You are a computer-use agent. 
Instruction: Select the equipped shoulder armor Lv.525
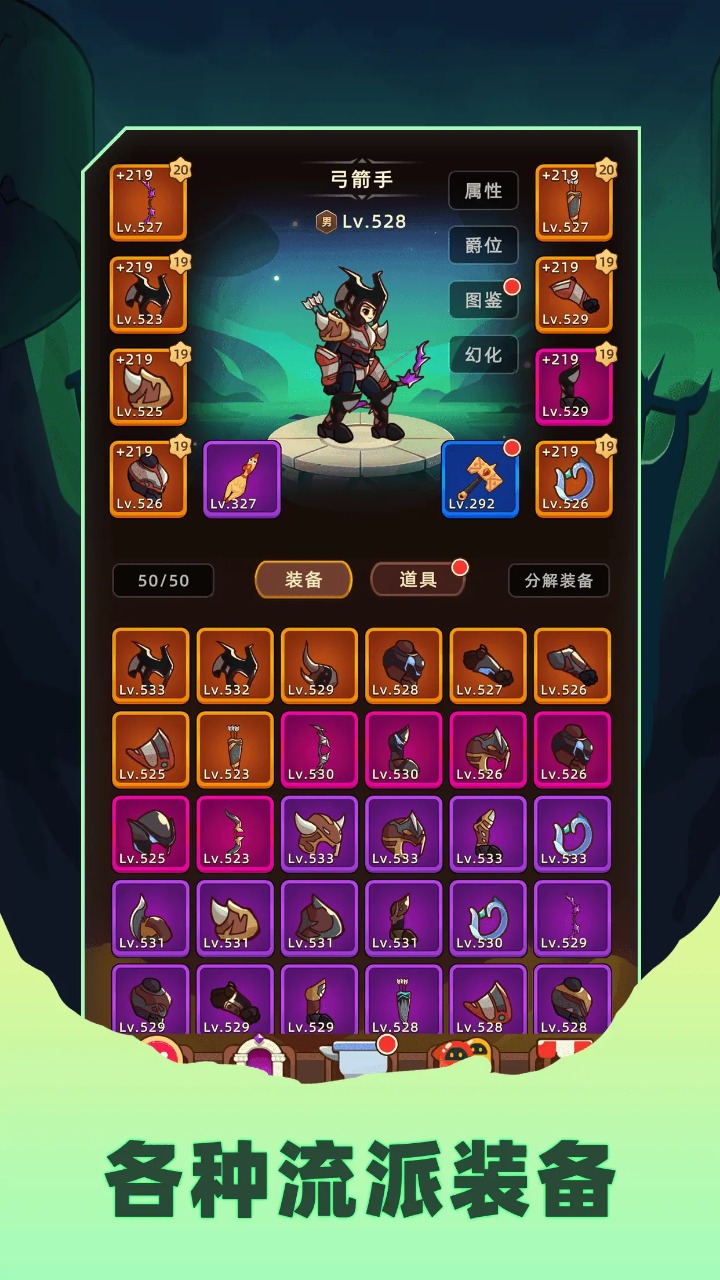coord(148,387)
